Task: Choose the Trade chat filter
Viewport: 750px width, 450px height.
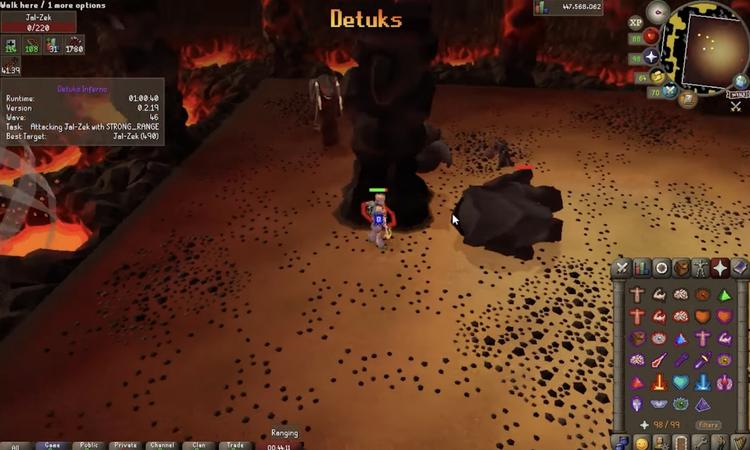Action: 235,445
